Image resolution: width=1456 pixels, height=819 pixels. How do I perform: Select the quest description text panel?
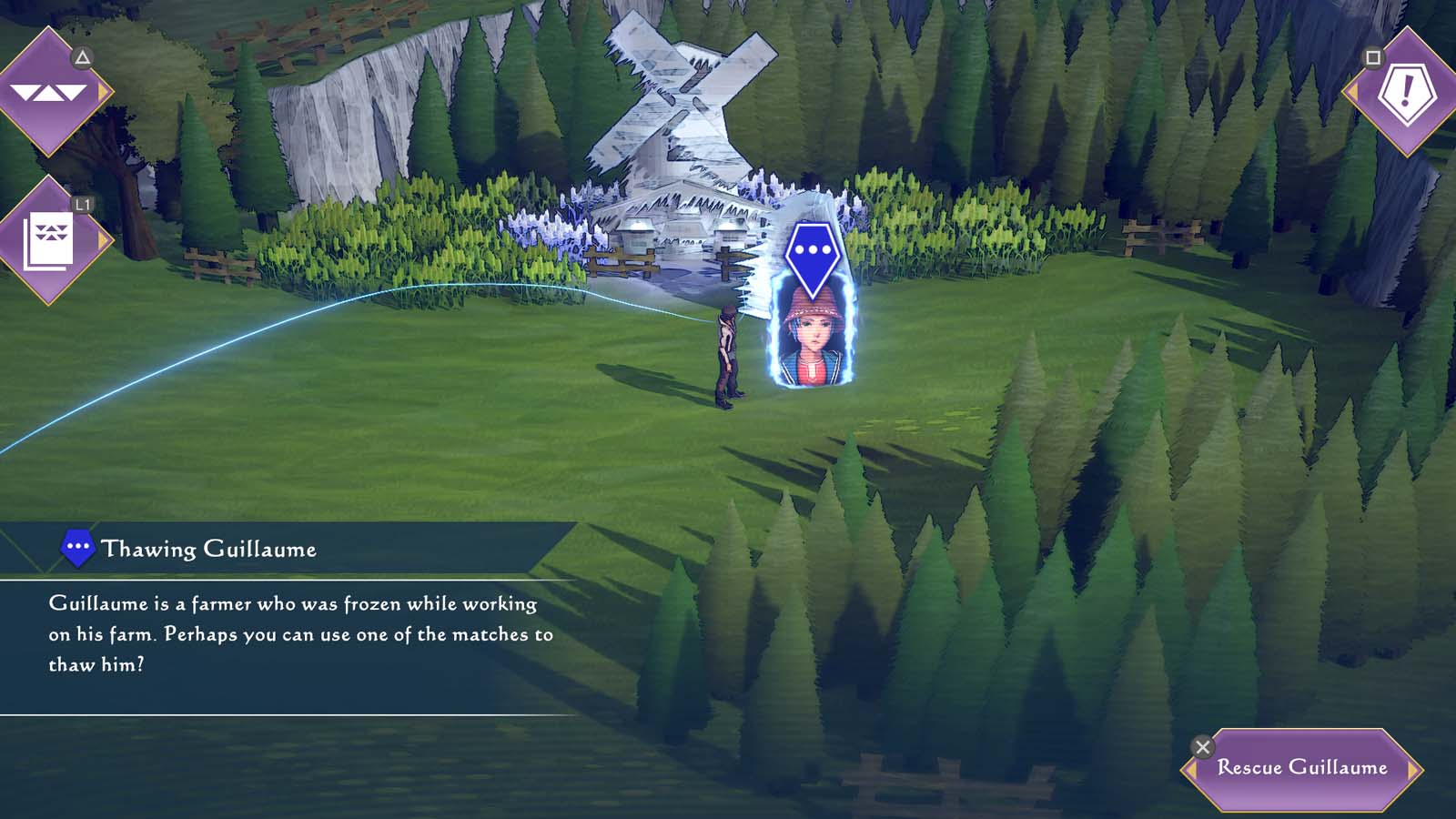tap(300, 631)
